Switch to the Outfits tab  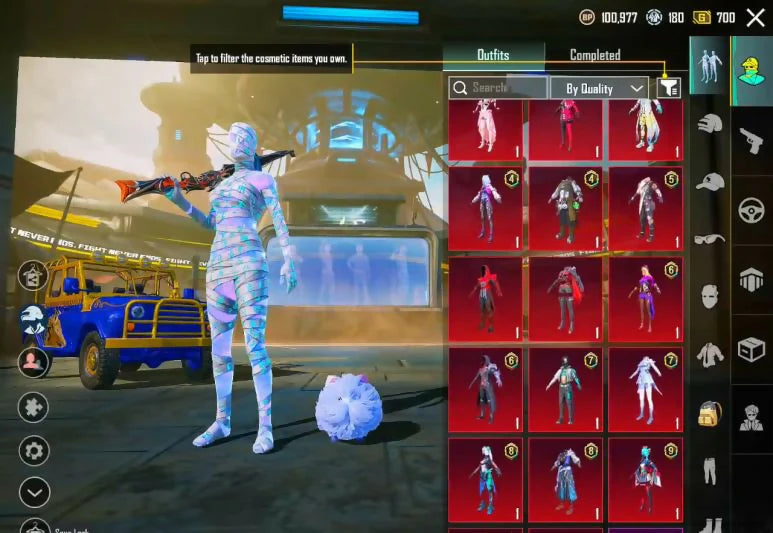click(x=493, y=56)
